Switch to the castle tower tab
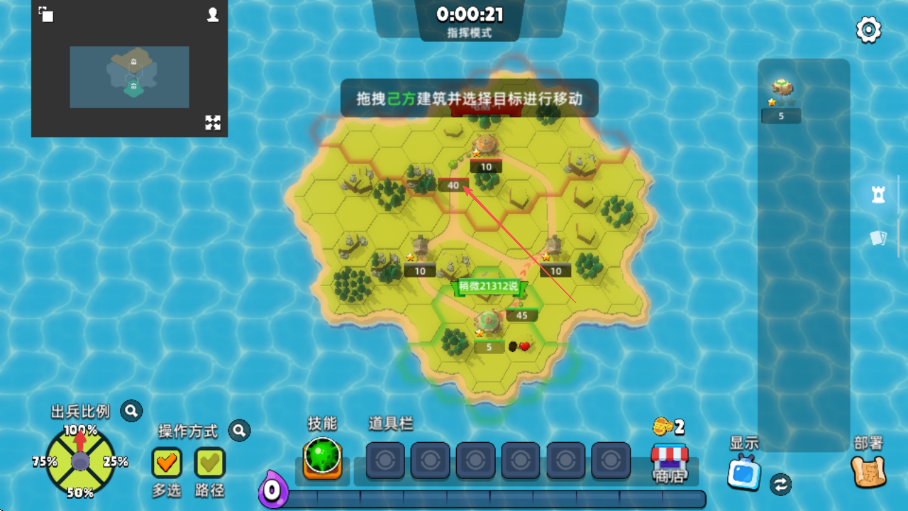 tap(878, 195)
